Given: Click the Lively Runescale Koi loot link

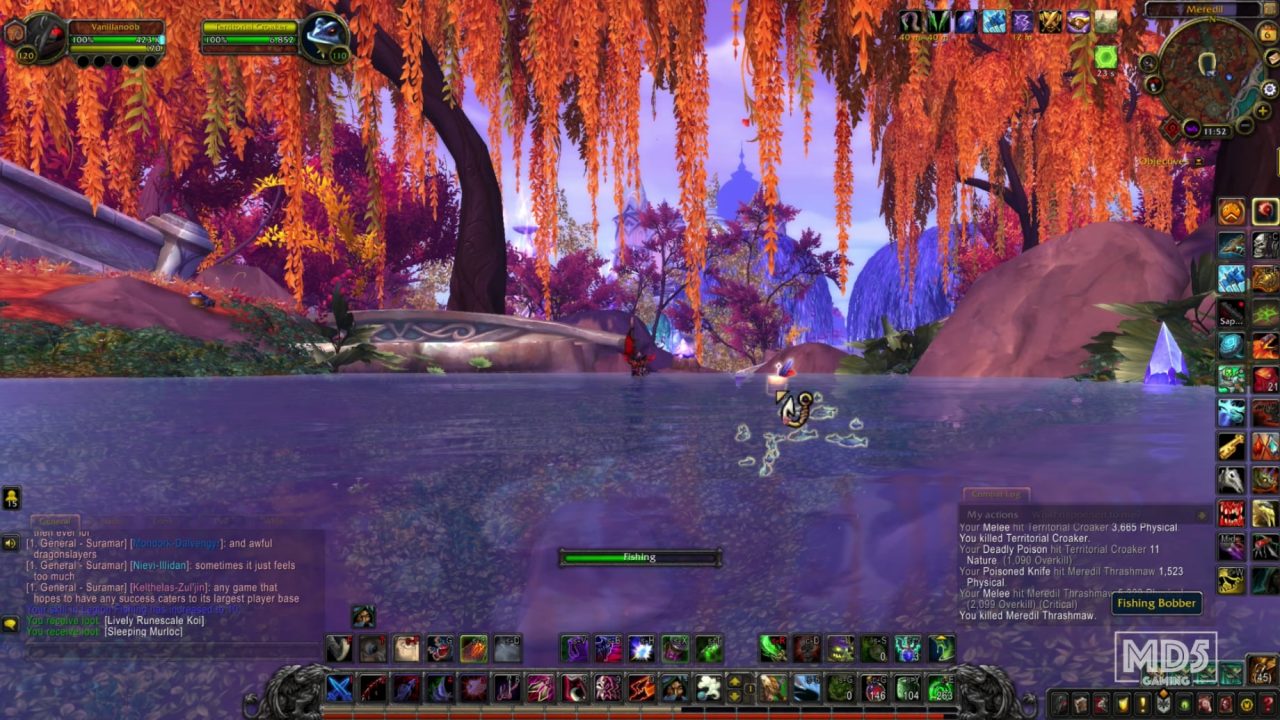Looking at the screenshot, I should [x=153, y=620].
